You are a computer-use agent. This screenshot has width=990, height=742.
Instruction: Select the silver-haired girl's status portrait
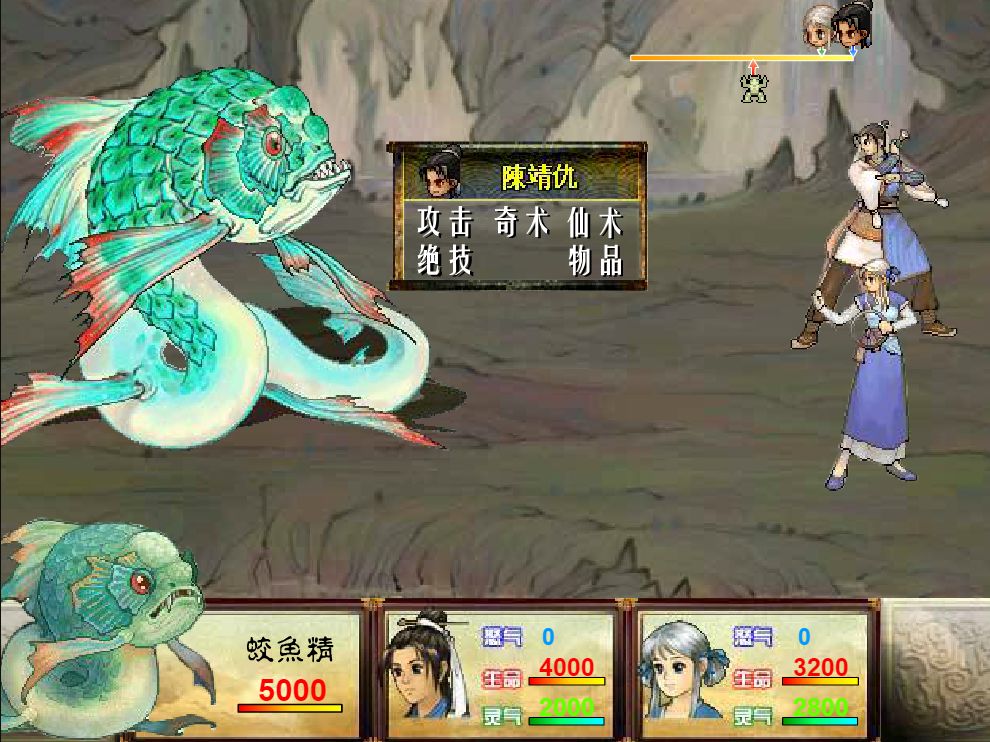(681, 668)
